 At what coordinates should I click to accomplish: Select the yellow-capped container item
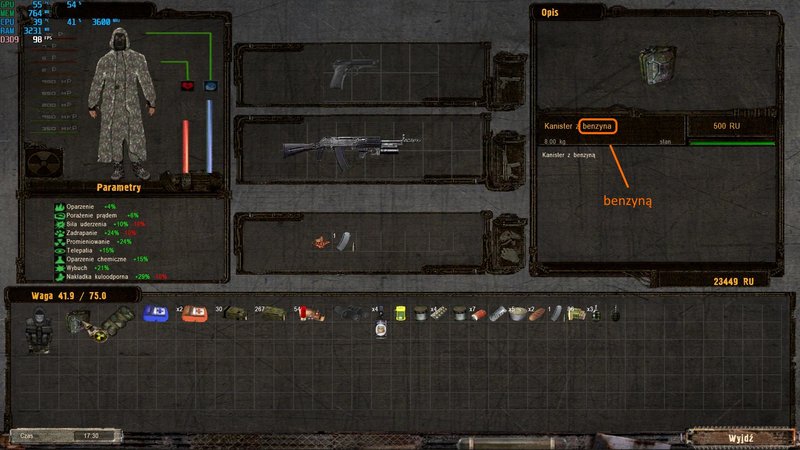(400, 315)
